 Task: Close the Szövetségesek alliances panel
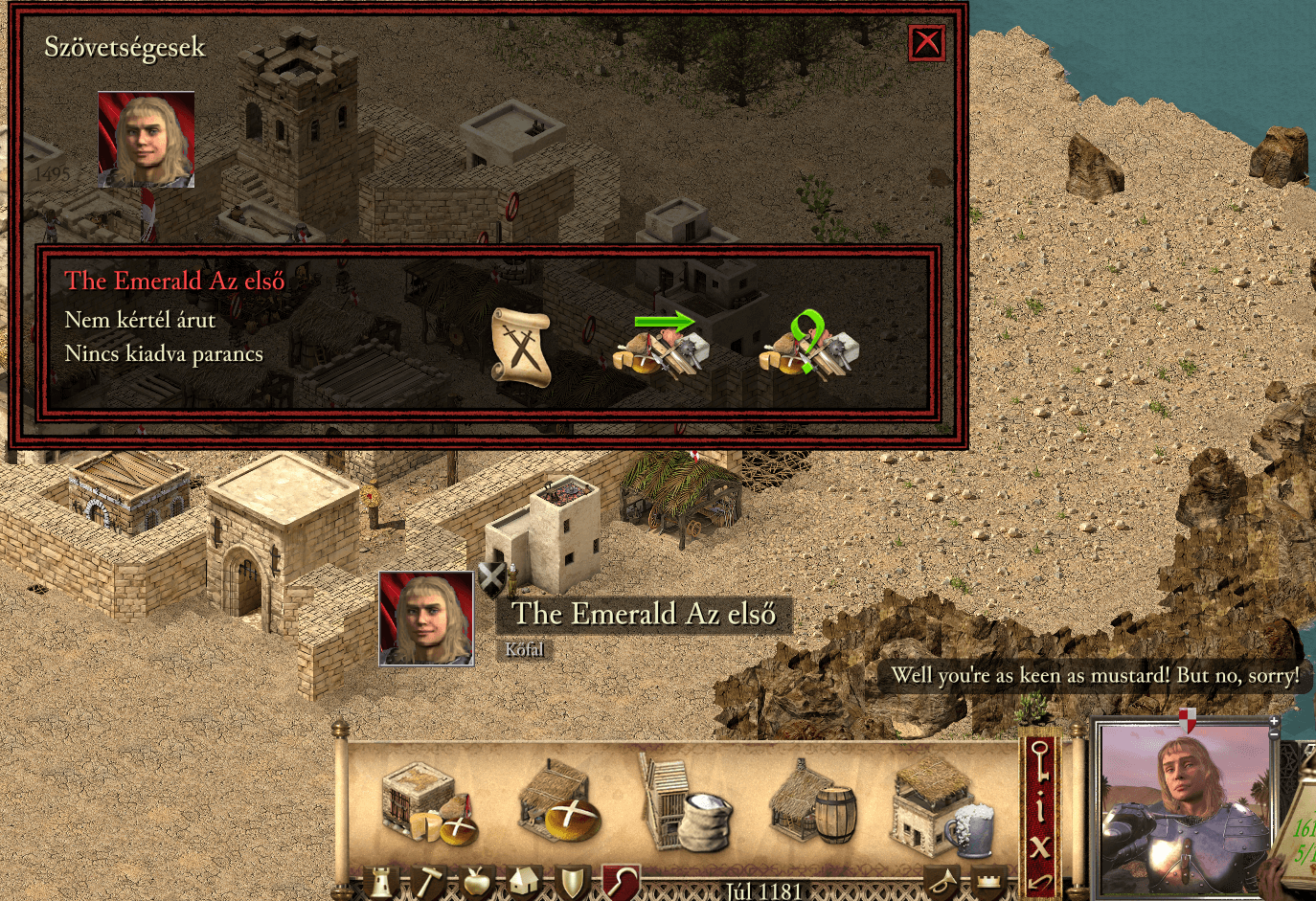[x=926, y=42]
